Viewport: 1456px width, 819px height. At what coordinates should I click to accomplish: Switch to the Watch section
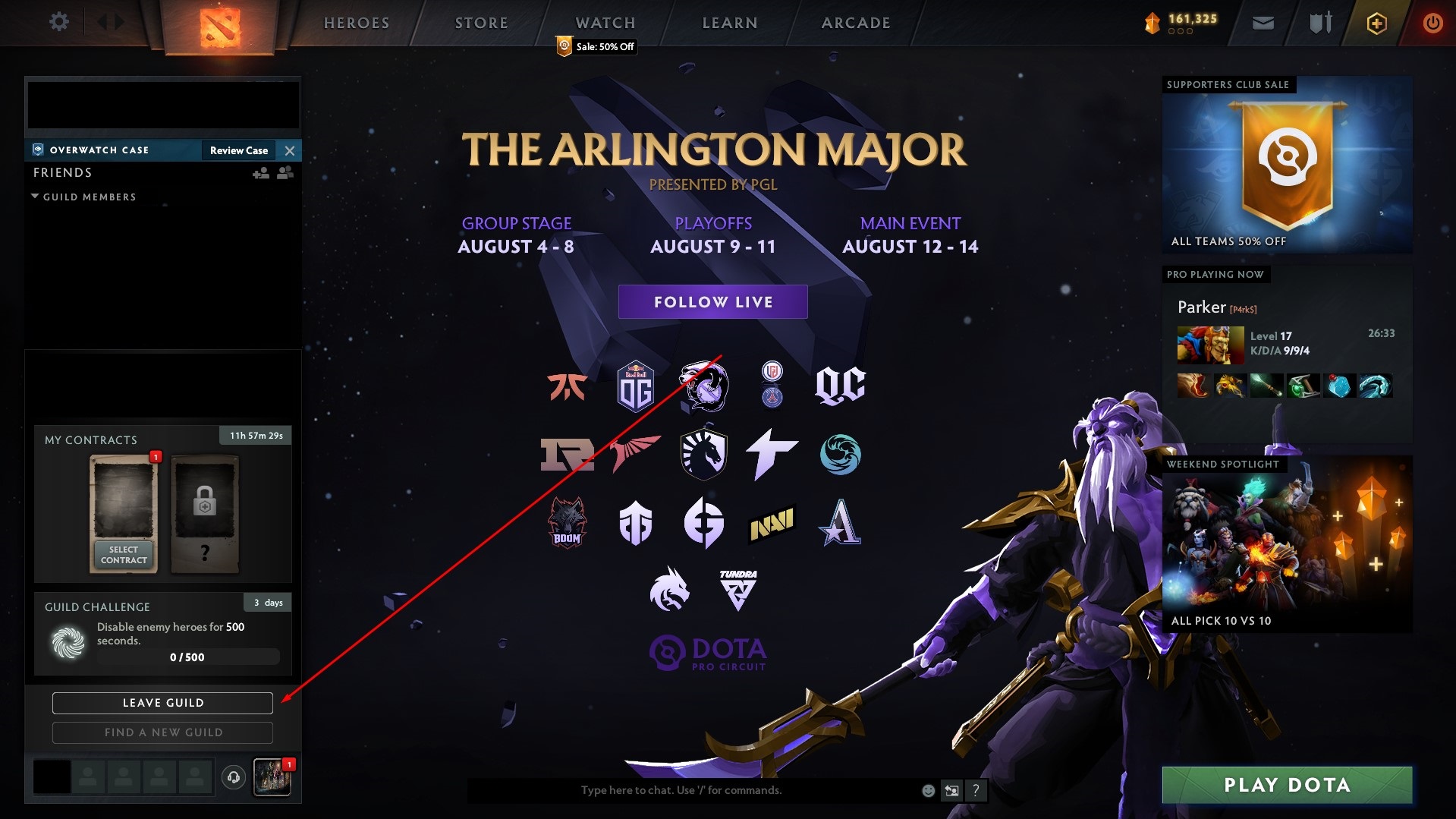(x=605, y=23)
